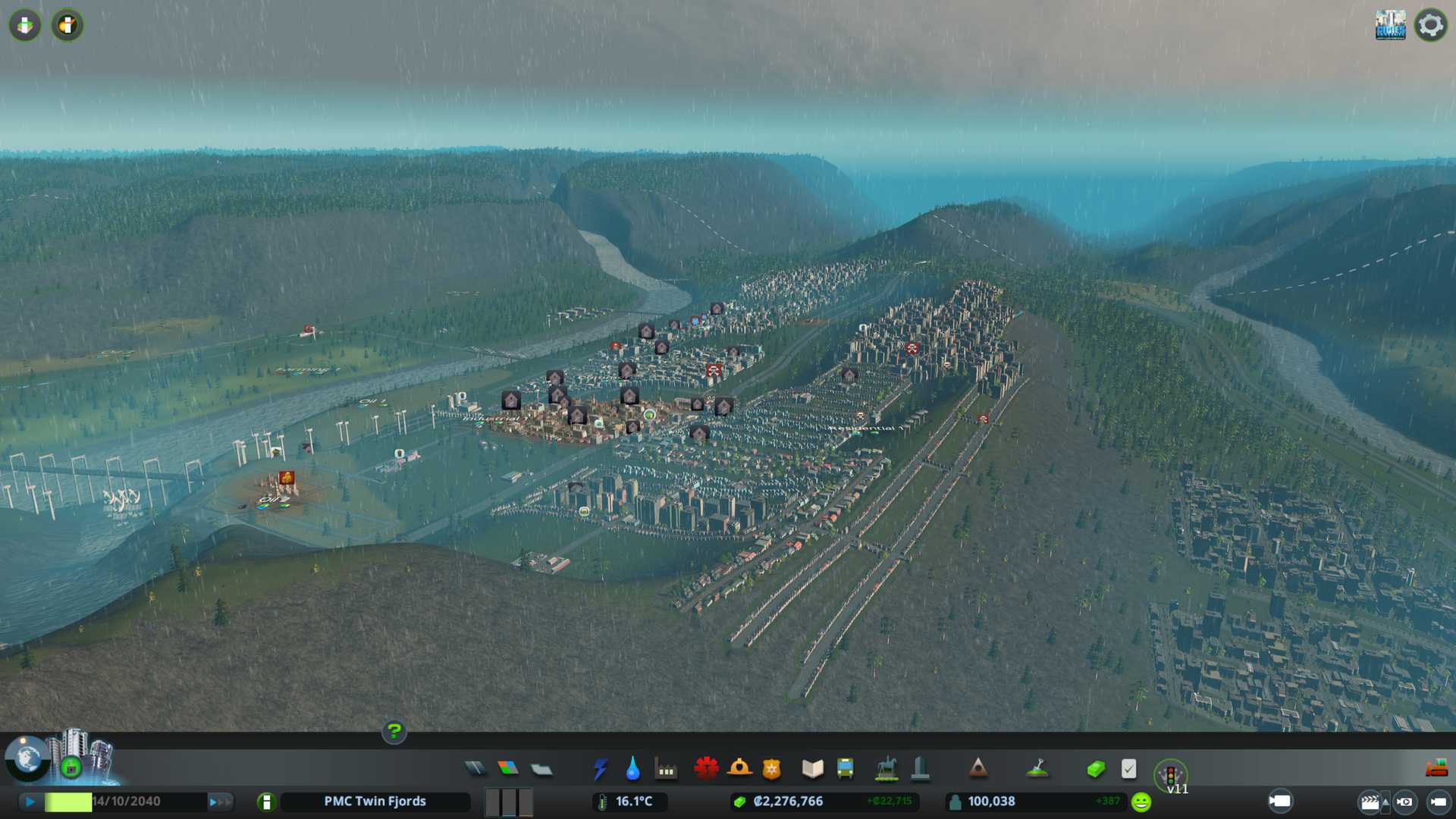
Task: Toggle the bulldozer tool
Action: (x=1436, y=769)
